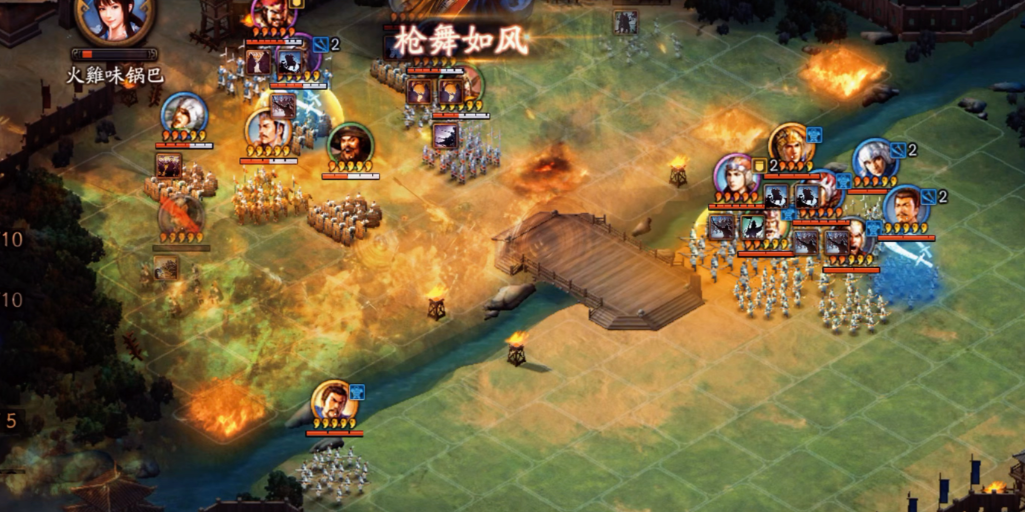This screenshot has width=1025, height=512.
Task: Select the white-helmeted general in blue ring
Action: coord(184,112)
